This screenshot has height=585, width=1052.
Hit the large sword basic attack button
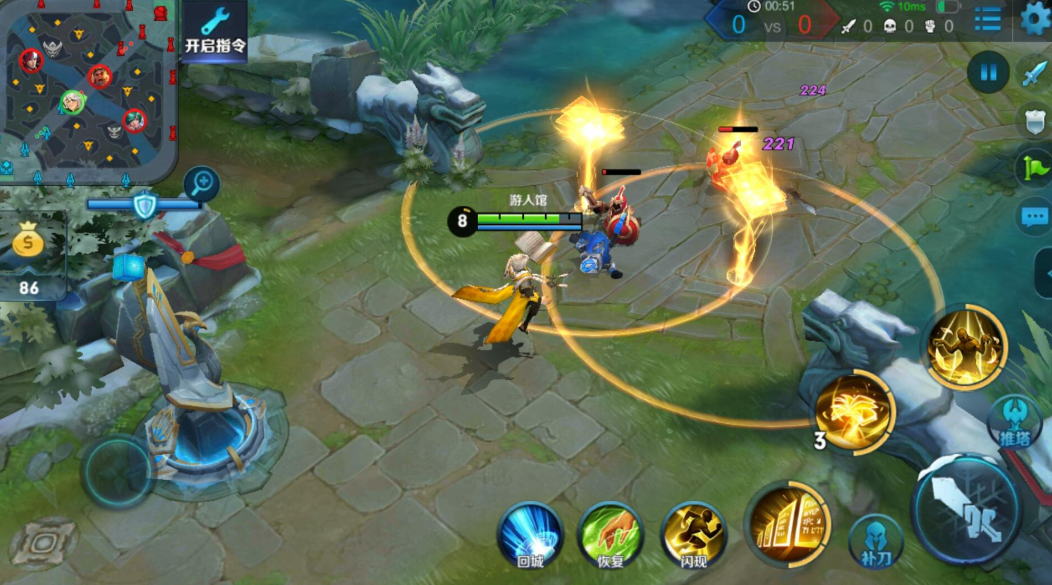(966, 510)
